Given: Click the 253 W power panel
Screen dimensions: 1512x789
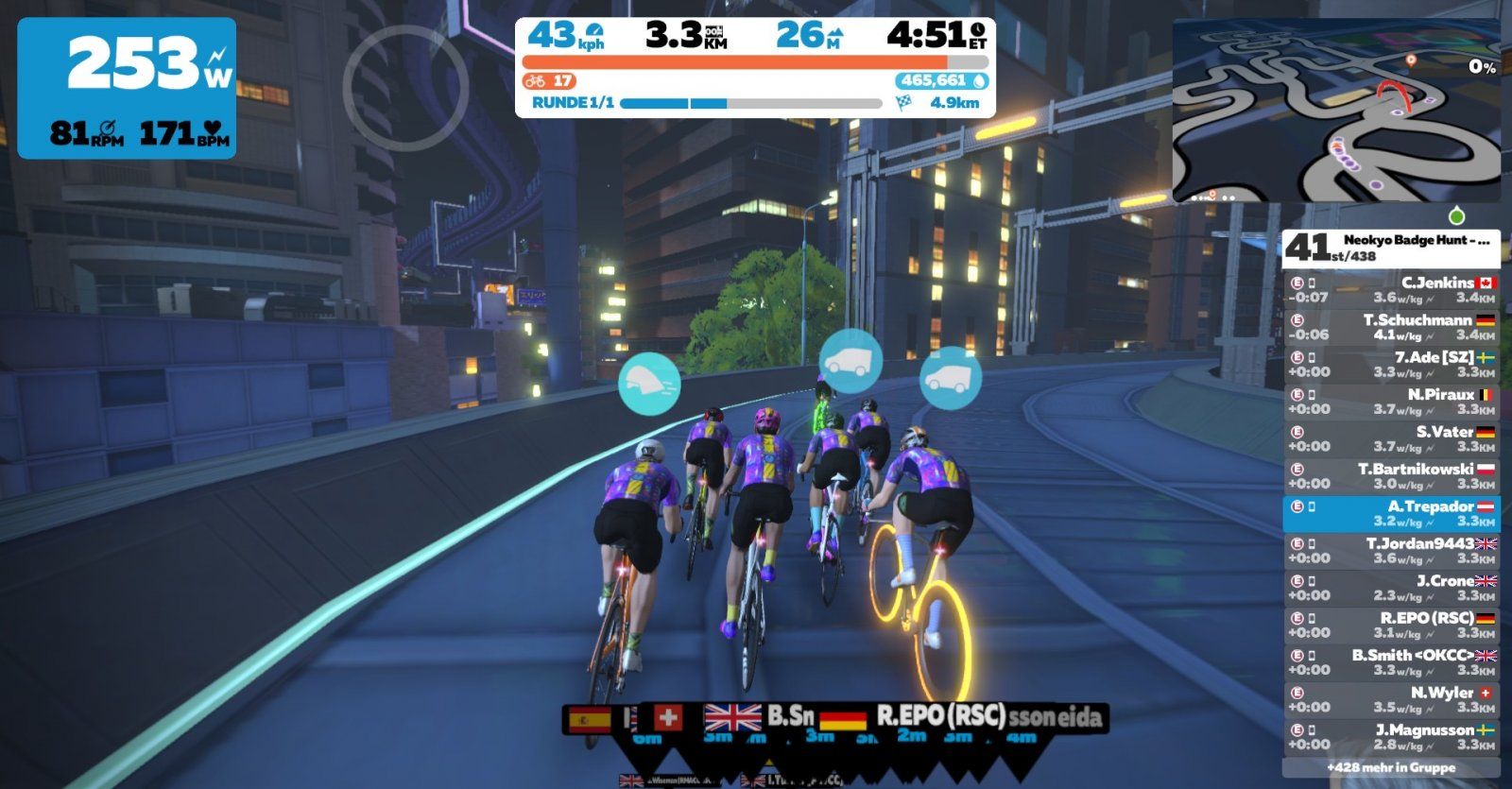Looking at the screenshot, I should [127, 88].
